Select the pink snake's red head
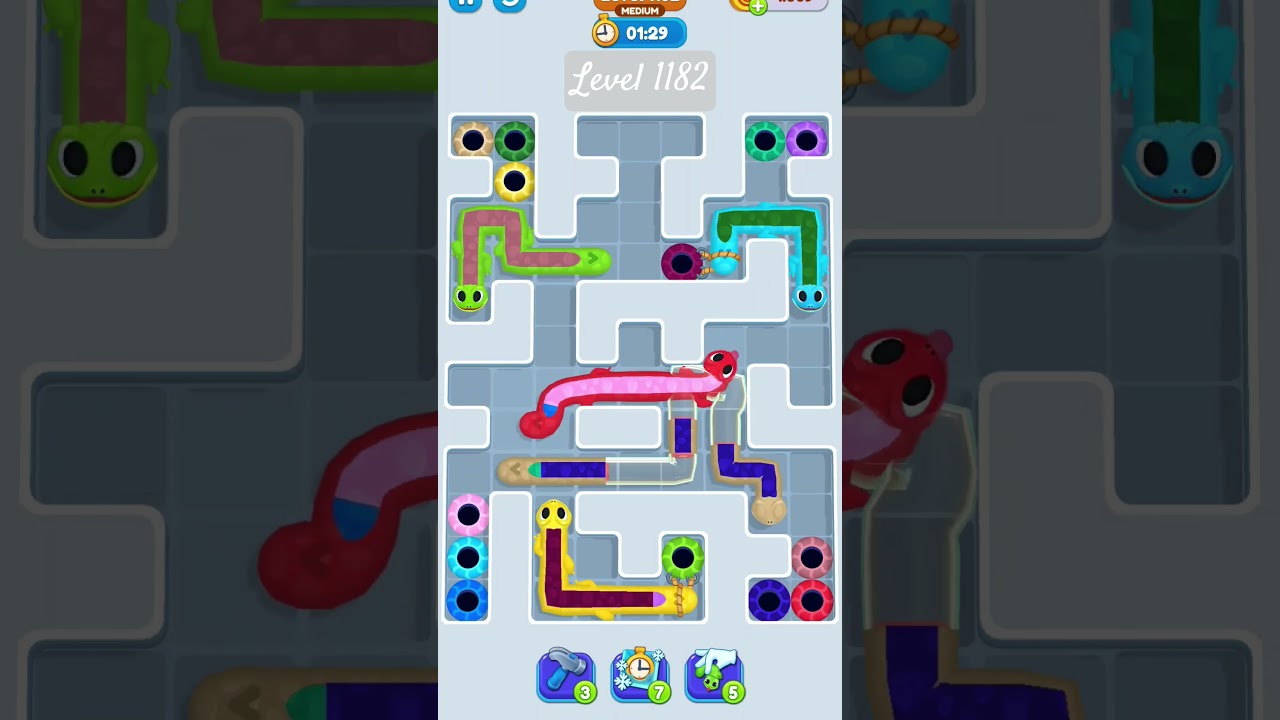 tap(720, 367)
